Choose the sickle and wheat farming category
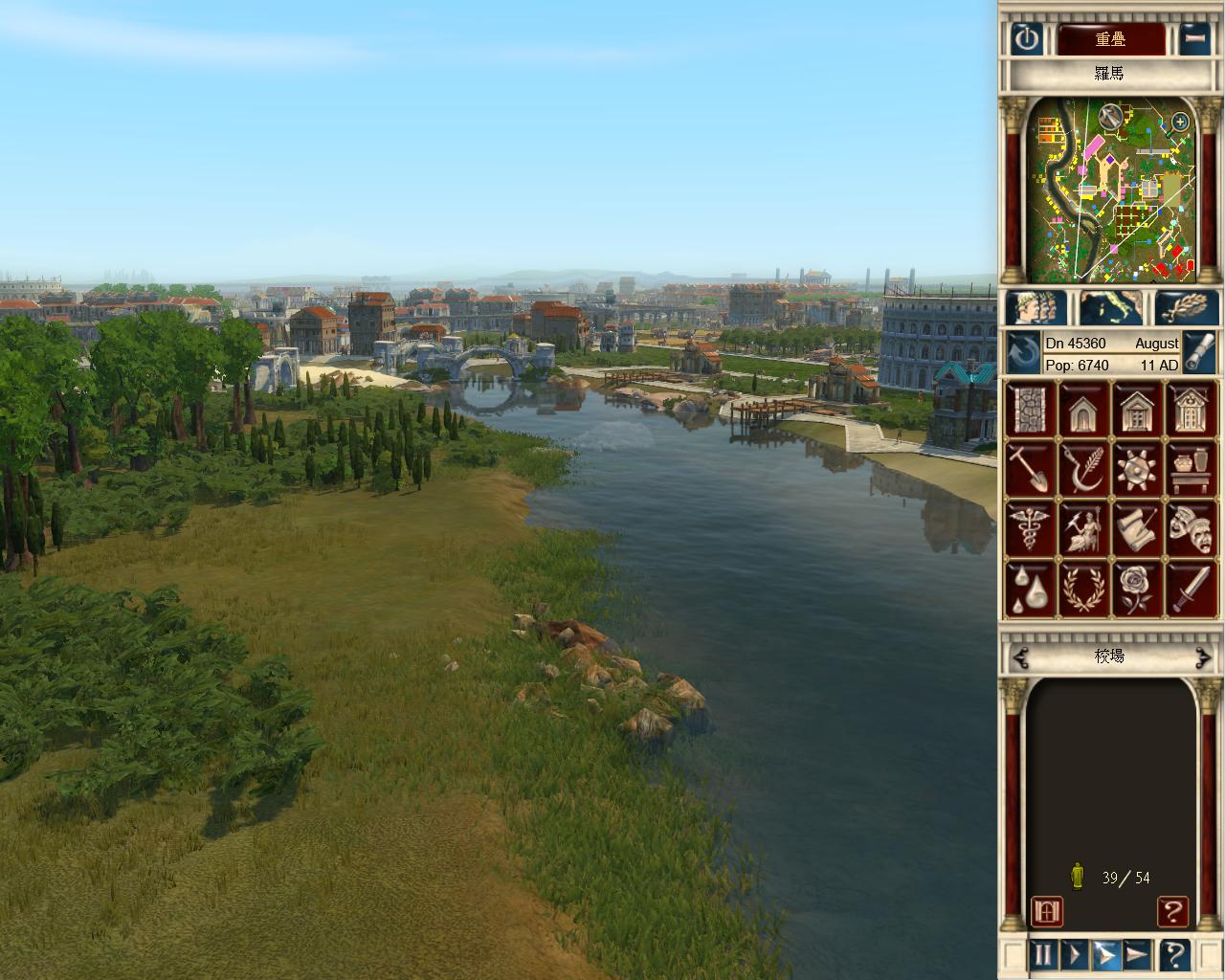The image size is (1225, 980). 1084,469
